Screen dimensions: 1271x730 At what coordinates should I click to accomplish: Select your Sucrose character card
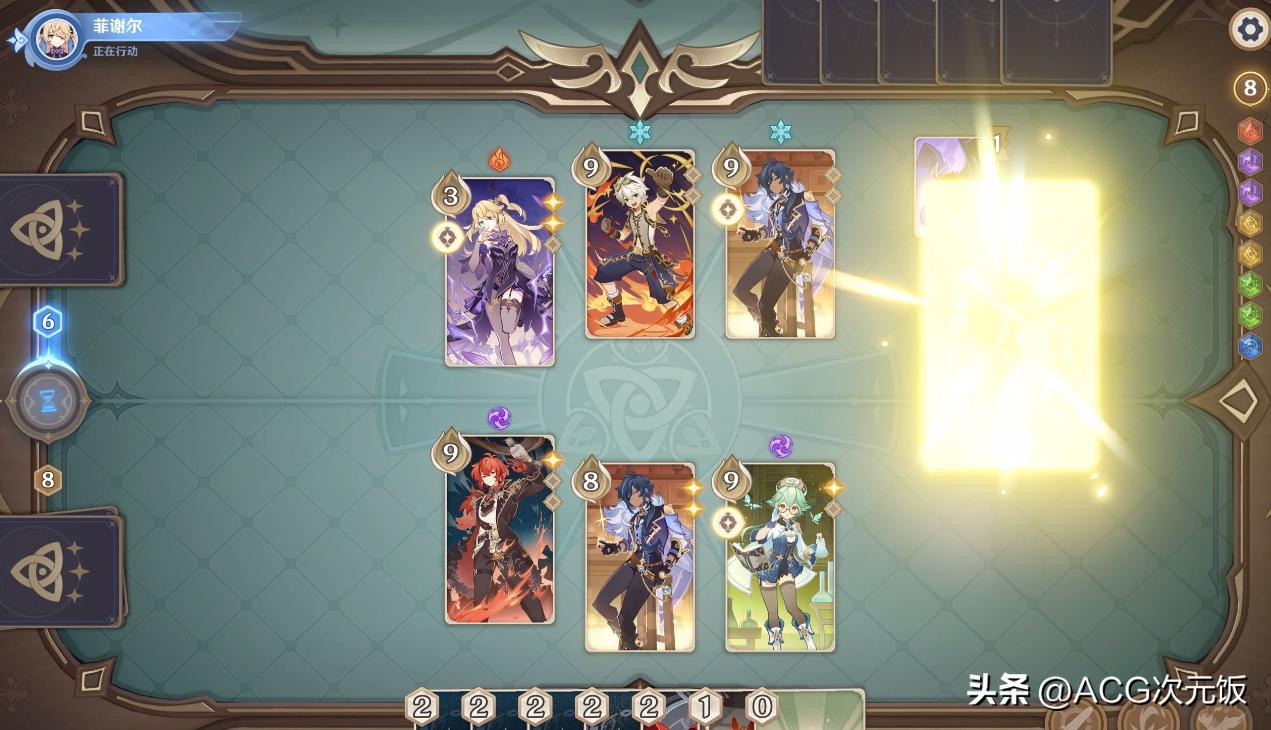click(x=780, y=558)
